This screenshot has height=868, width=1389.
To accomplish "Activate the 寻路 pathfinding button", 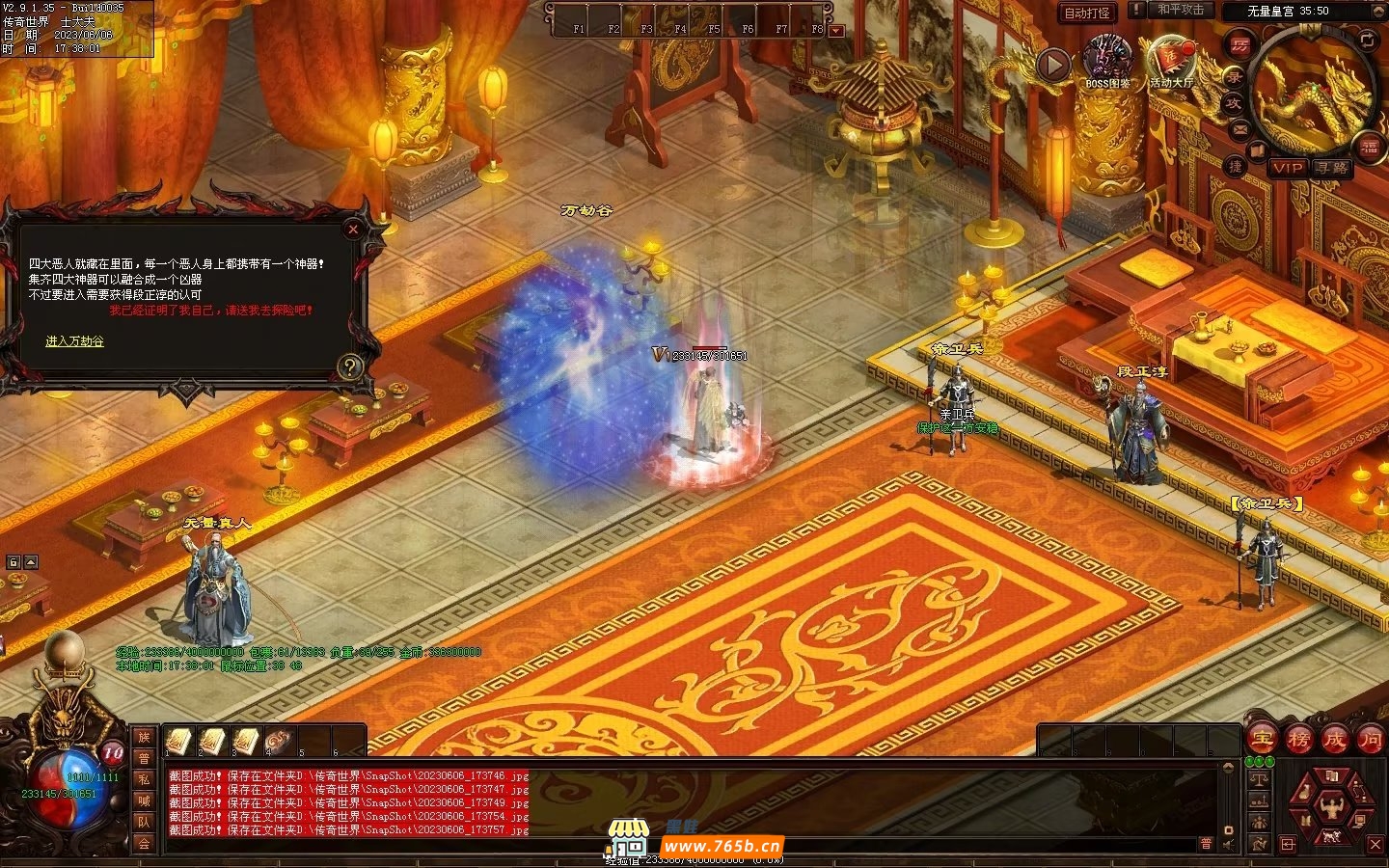I will [1332, 167].
